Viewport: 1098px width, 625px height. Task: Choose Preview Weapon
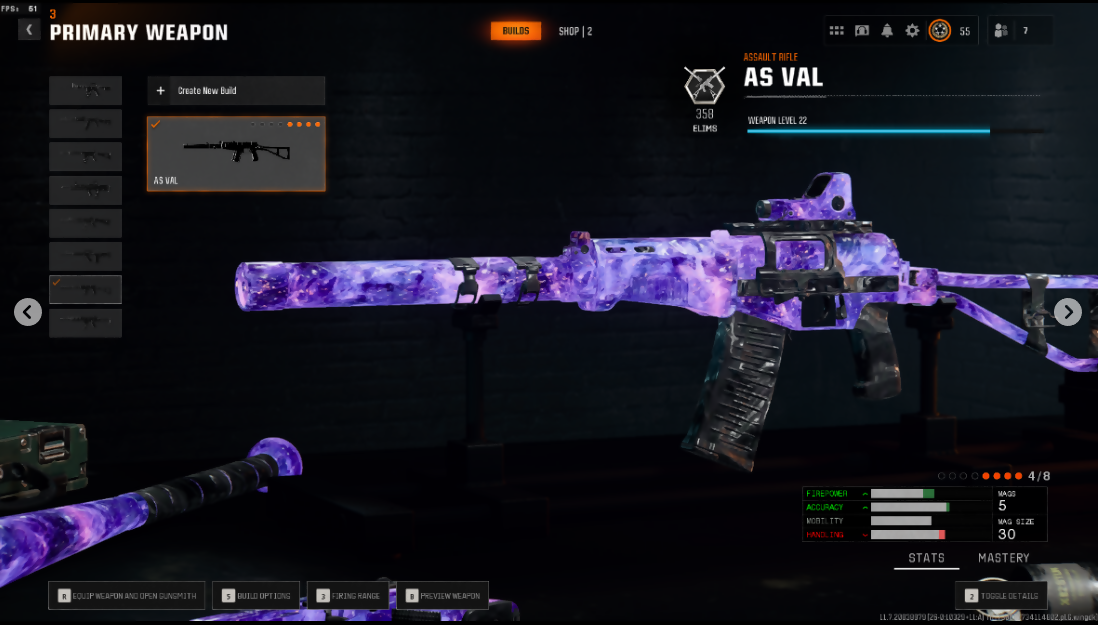click(x=443, y=596)
